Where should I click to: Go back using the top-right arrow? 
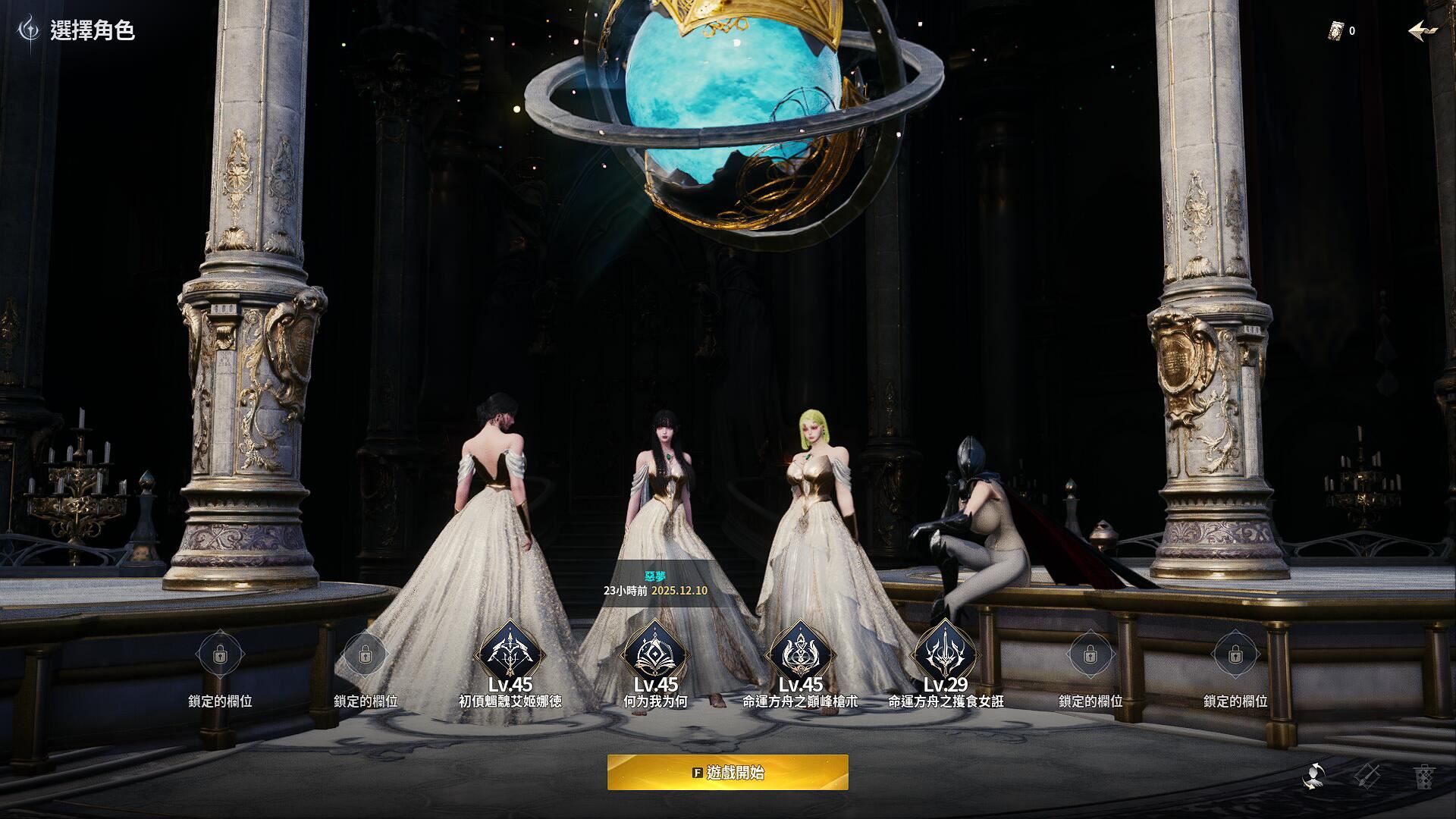(x=1423, y=31)
